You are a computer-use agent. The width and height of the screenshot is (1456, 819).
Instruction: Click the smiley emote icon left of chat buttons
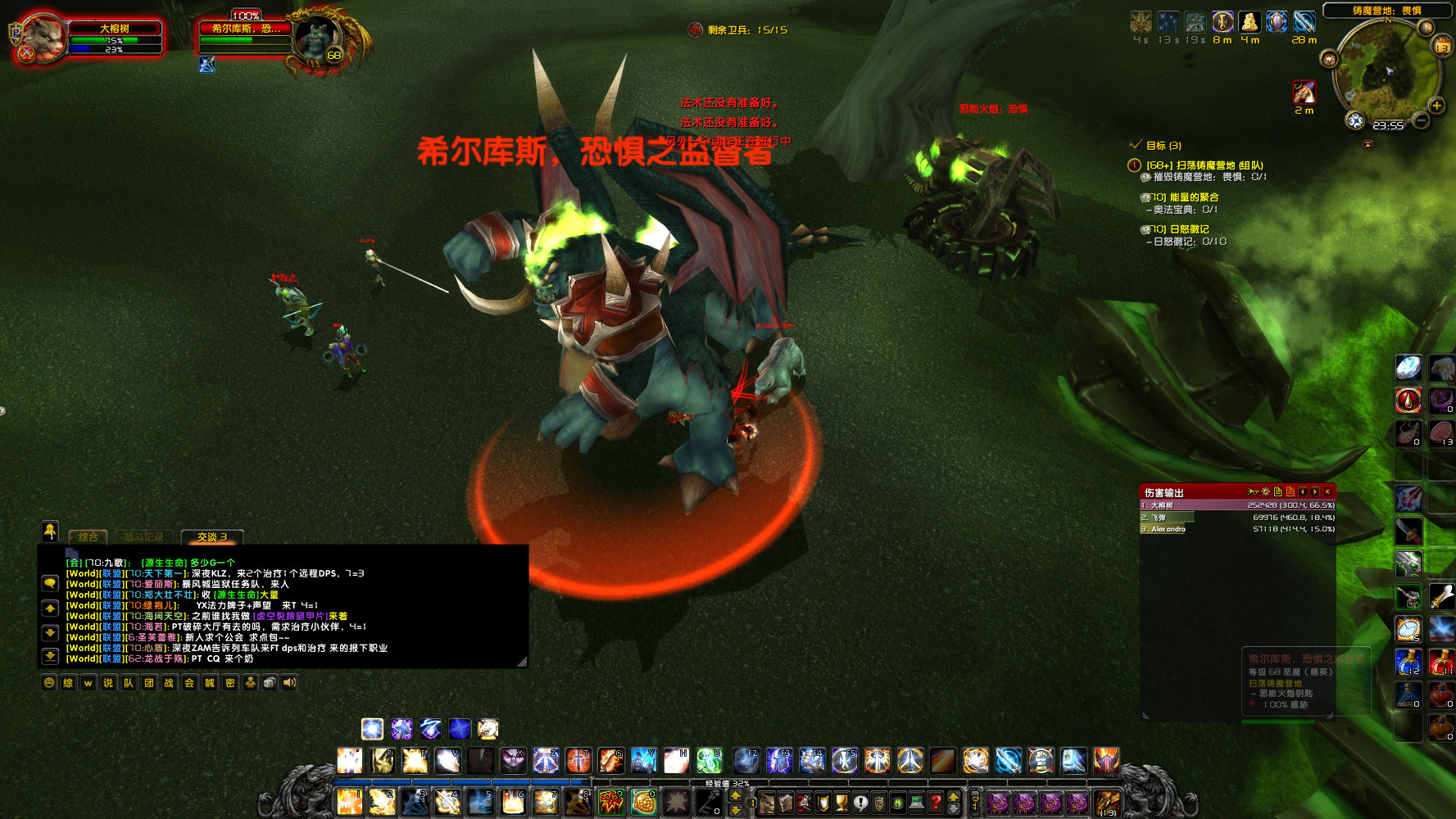pos(49,682)
